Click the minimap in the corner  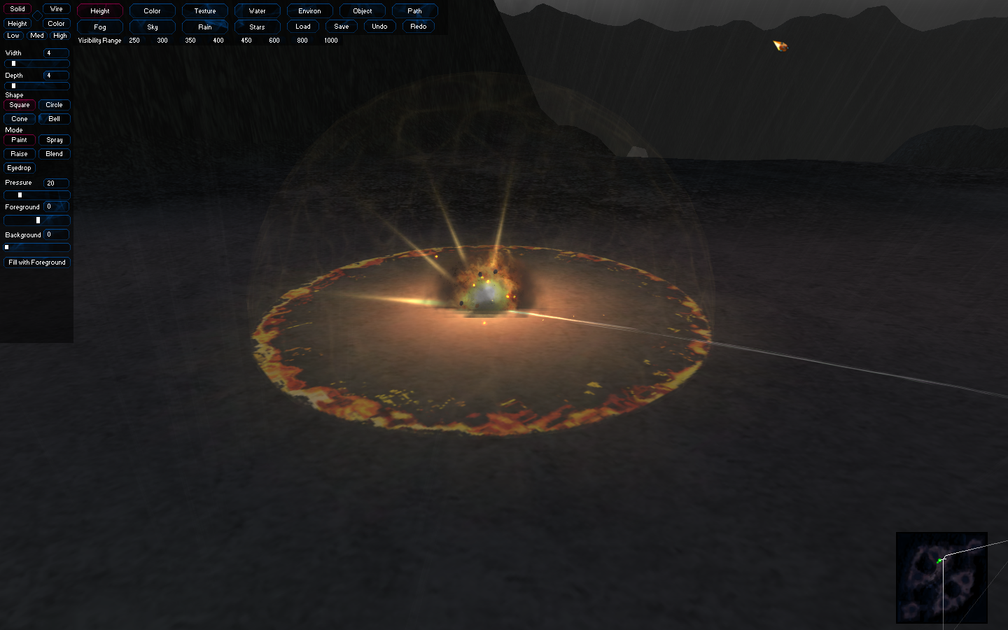coord(941,578)
